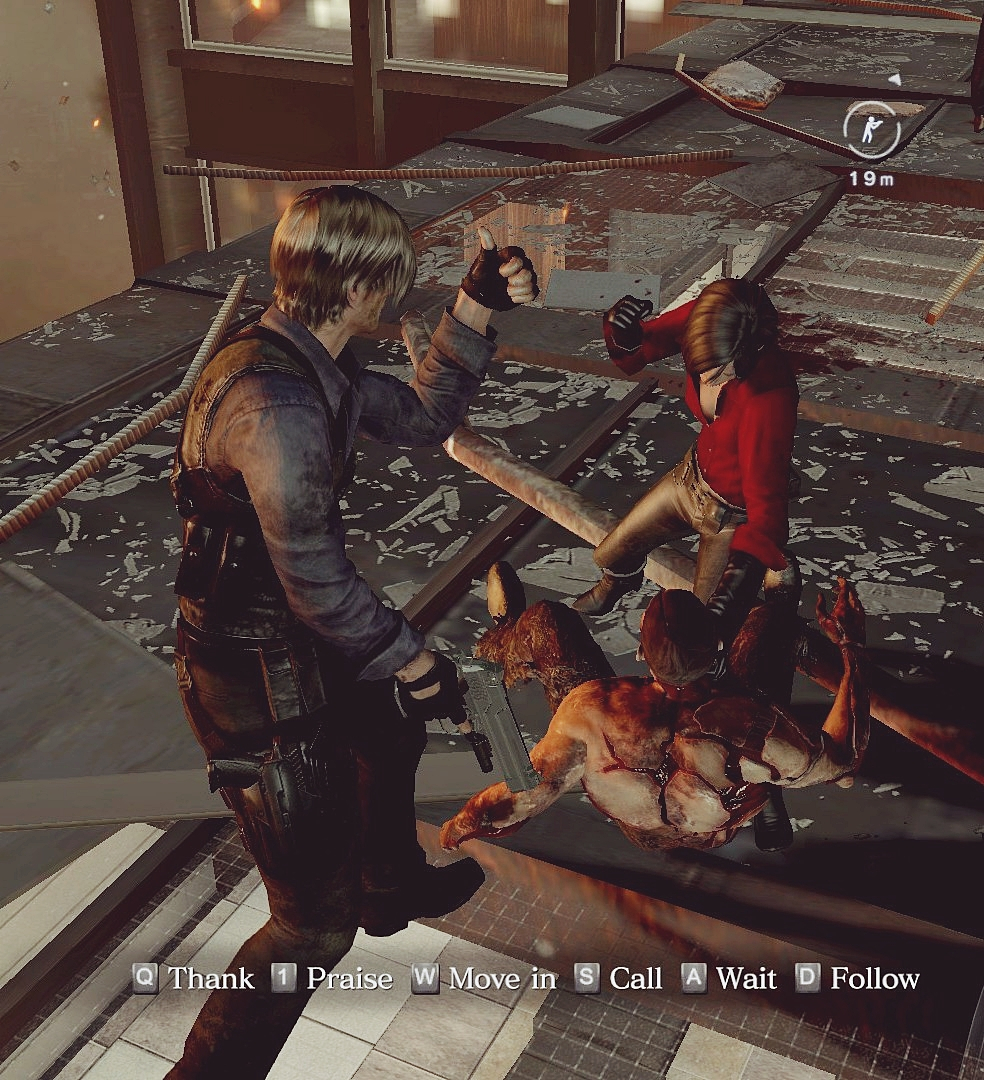Issue the Move in command
The image size is (984, 1080).
[485, 978]
